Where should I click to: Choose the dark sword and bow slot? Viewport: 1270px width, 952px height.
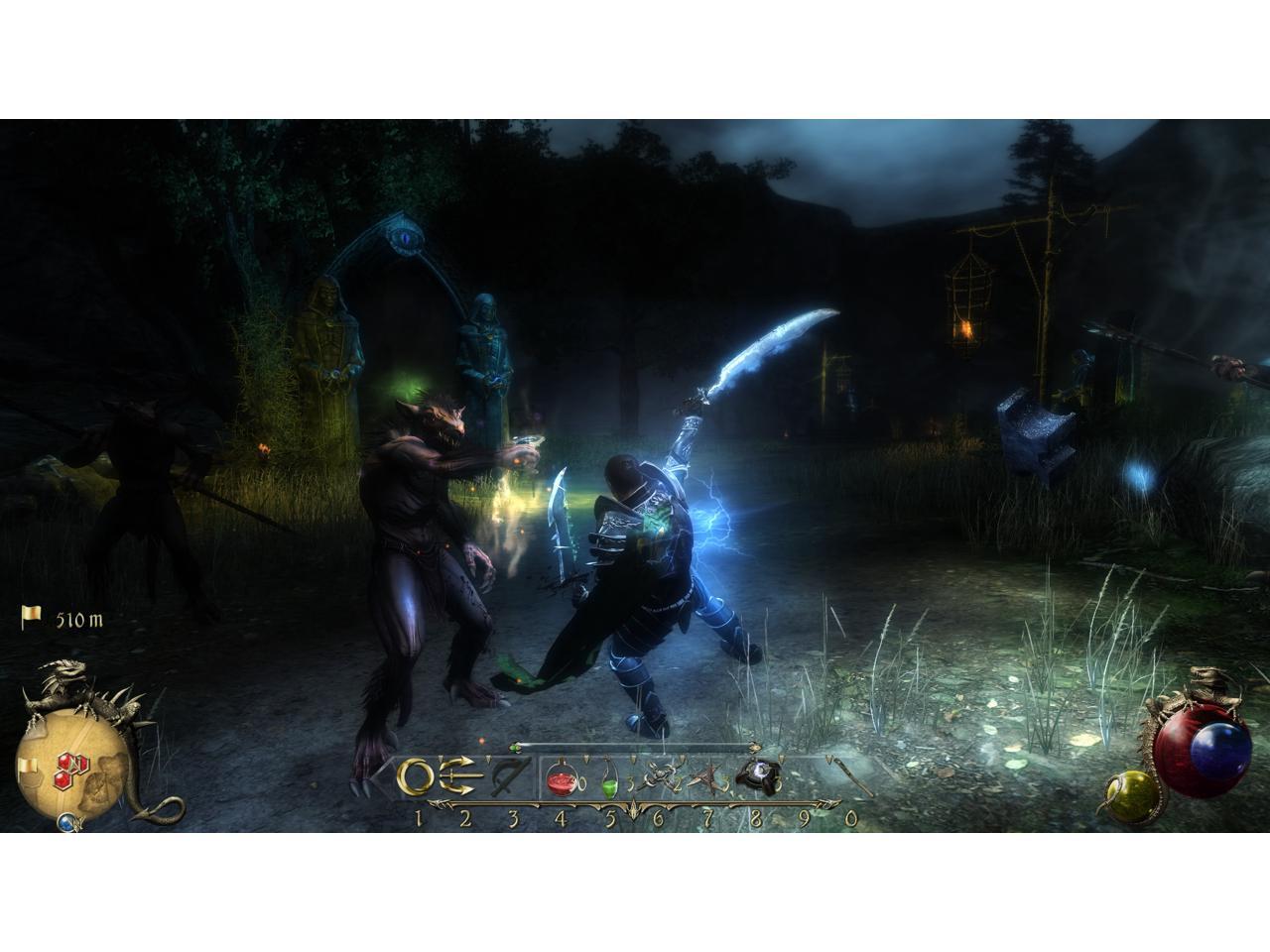pyautogui.click(x=510, y=776)
